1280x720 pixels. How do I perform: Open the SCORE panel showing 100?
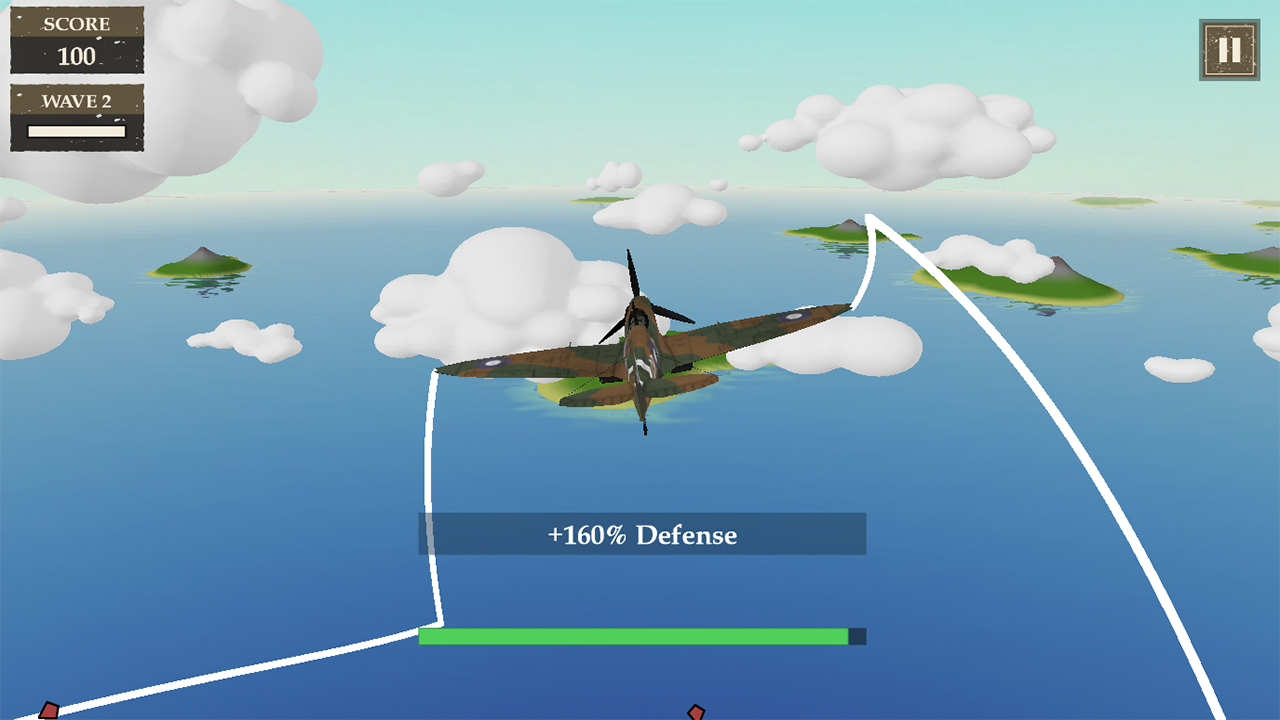tap(76, 40)
